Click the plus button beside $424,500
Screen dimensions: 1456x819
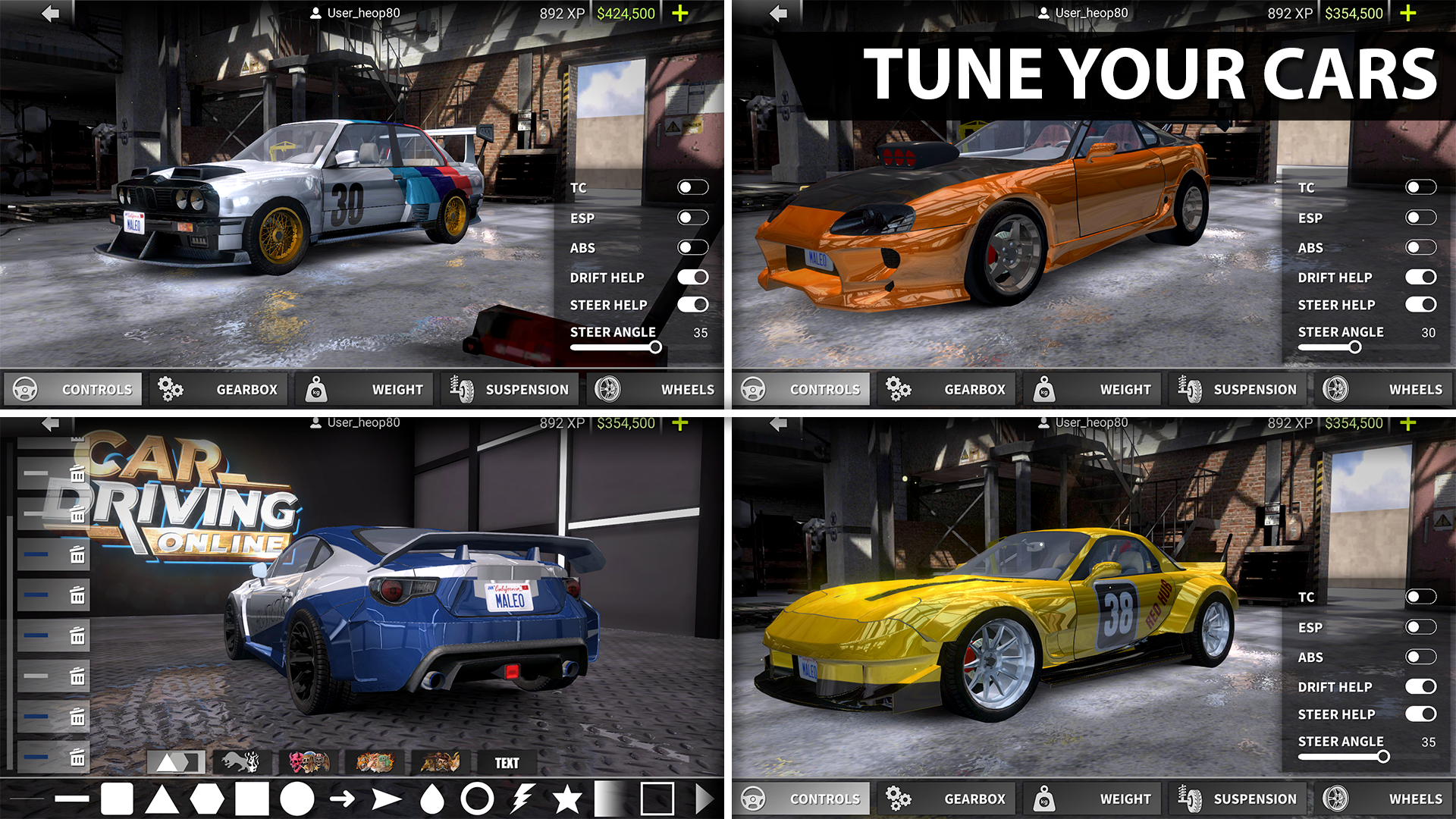(x=680, y=14)
